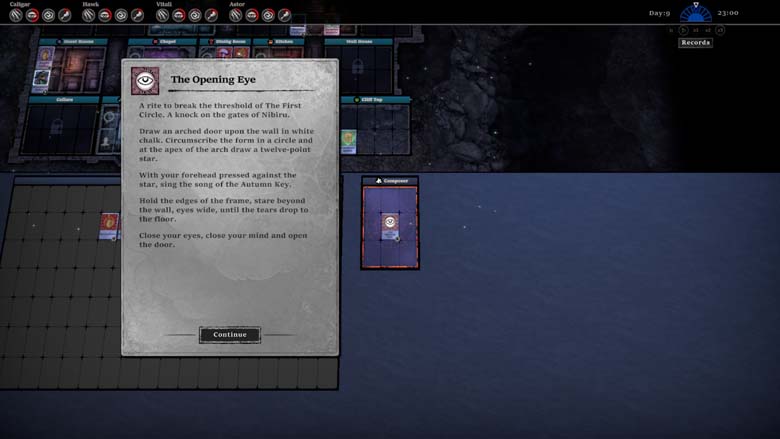This screenshot has height=439, width=780.
Task: Select the eye card in the Composer
Action: [x=390, y=226]
